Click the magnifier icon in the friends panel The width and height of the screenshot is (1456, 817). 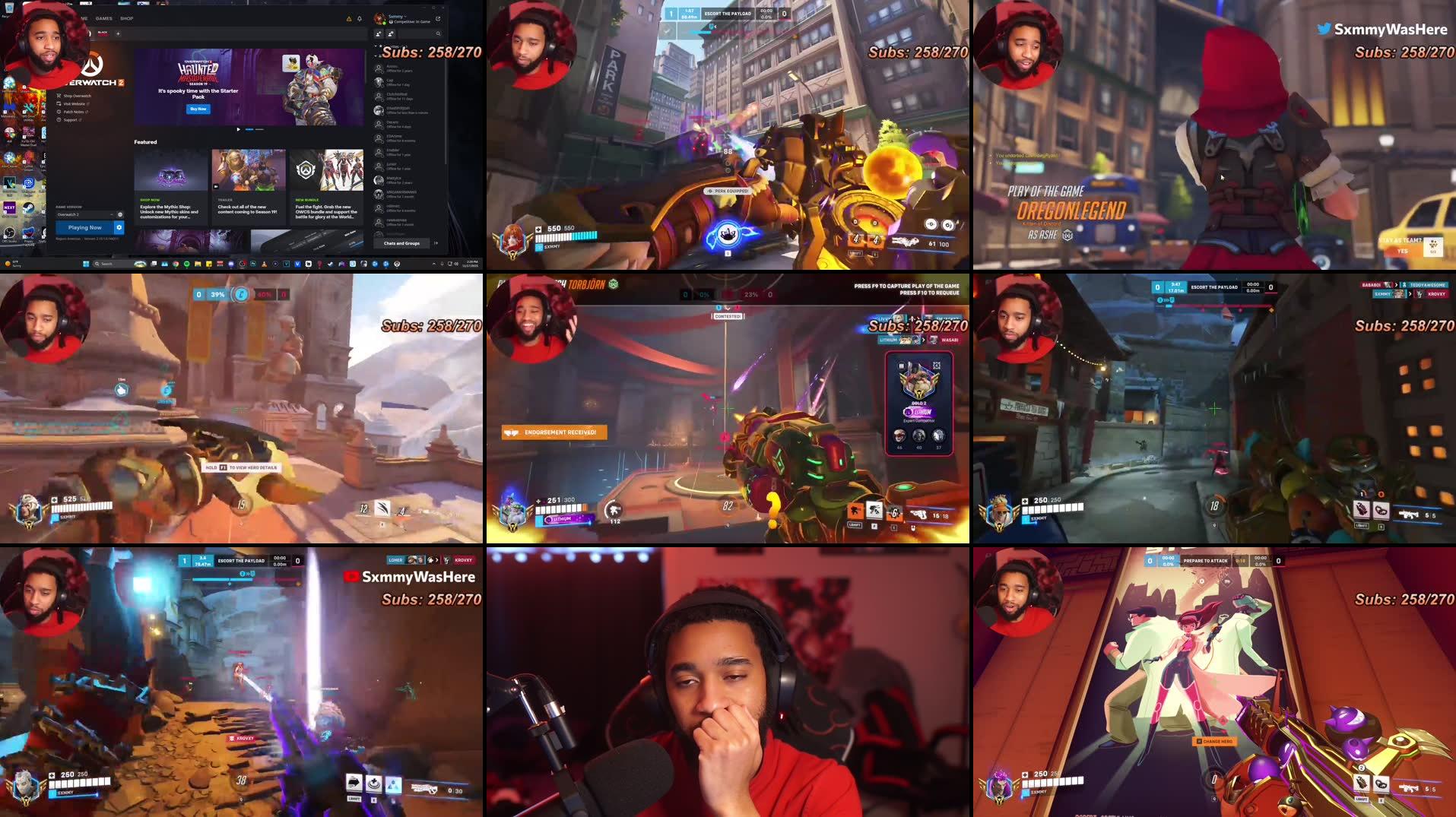coord(438,34)
